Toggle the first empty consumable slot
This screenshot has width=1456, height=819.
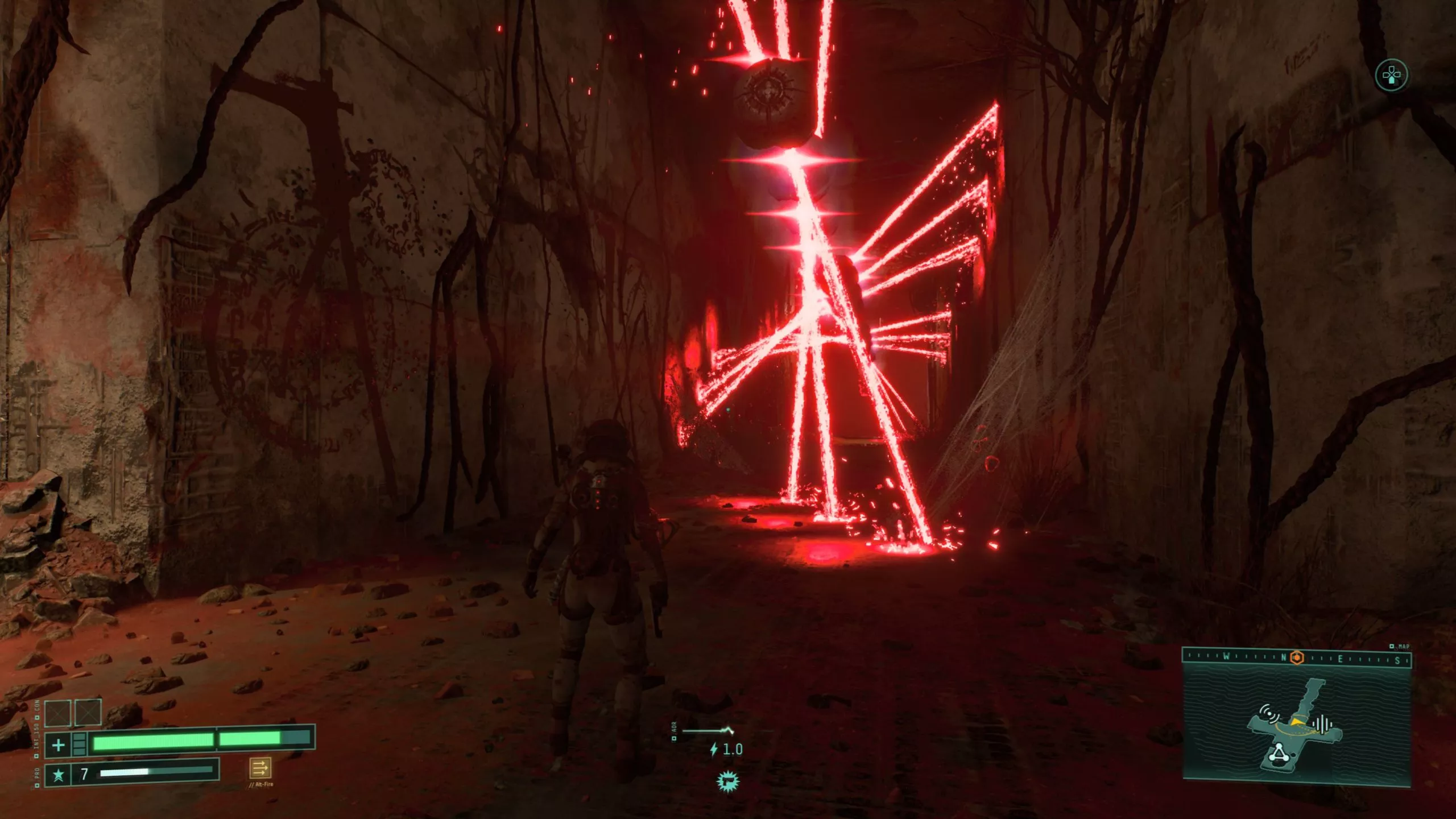(x=57, y=712)
